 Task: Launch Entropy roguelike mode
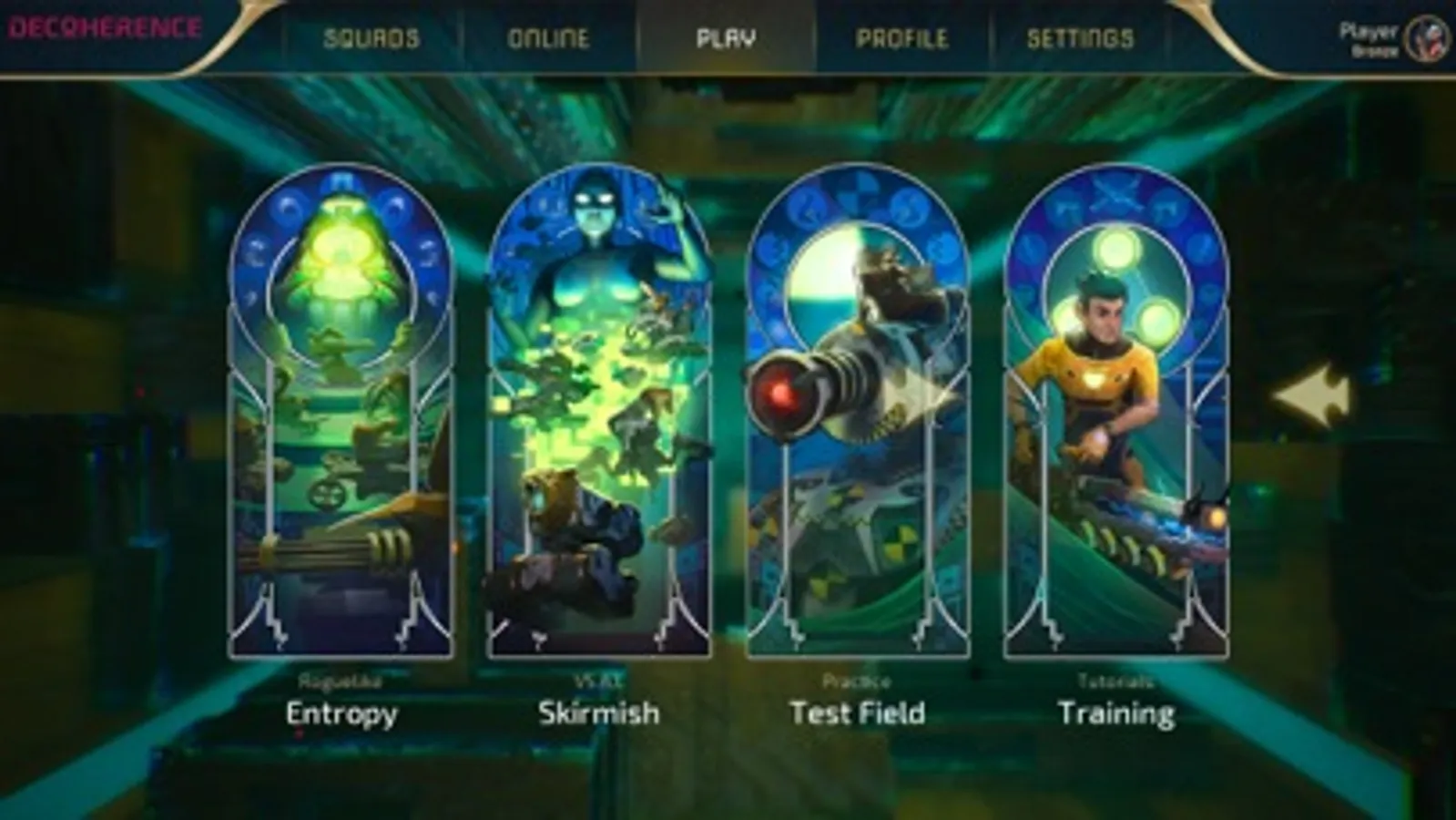[x=341, y=410]
